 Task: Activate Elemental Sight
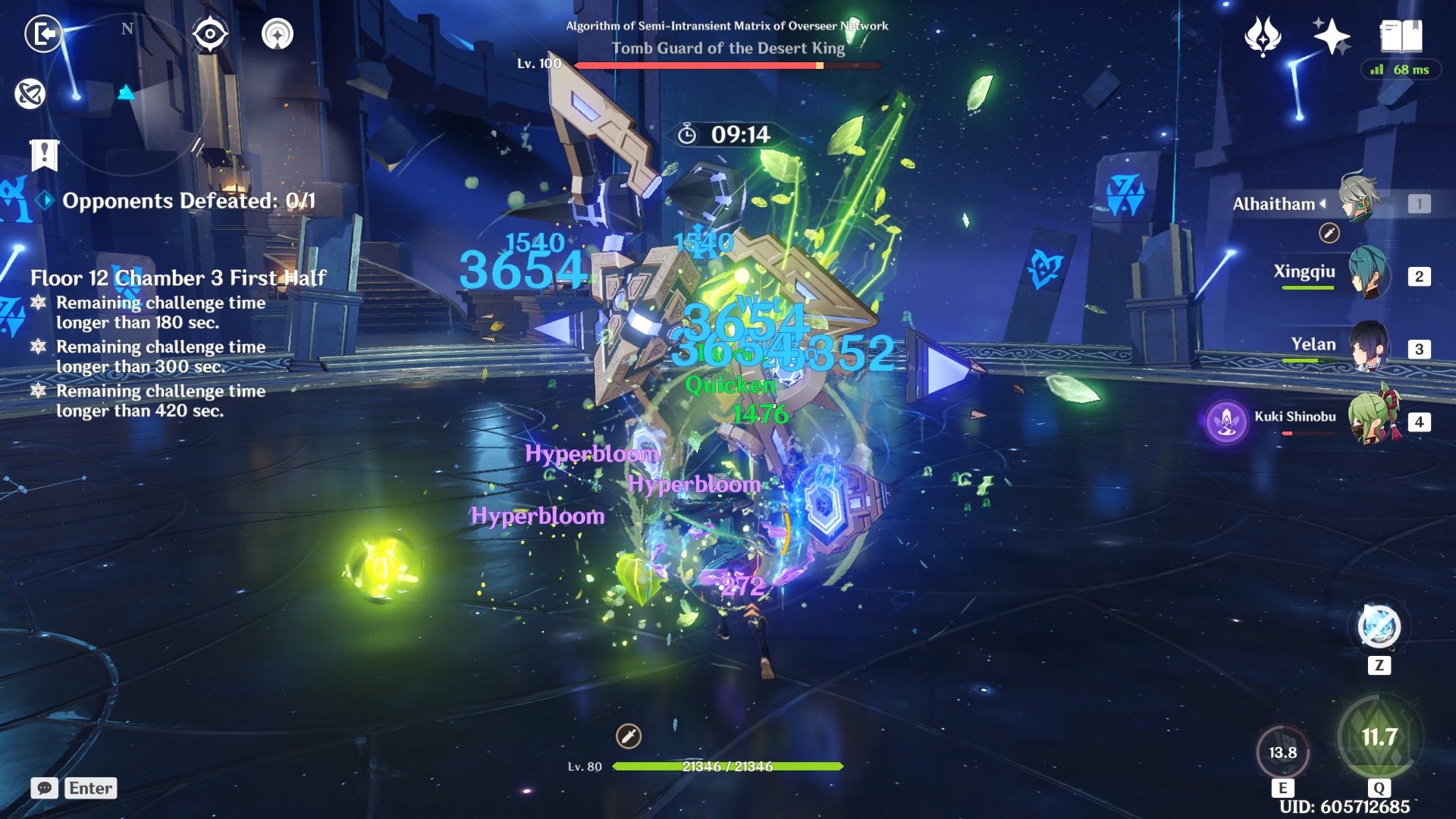click(x=210, y=33)
